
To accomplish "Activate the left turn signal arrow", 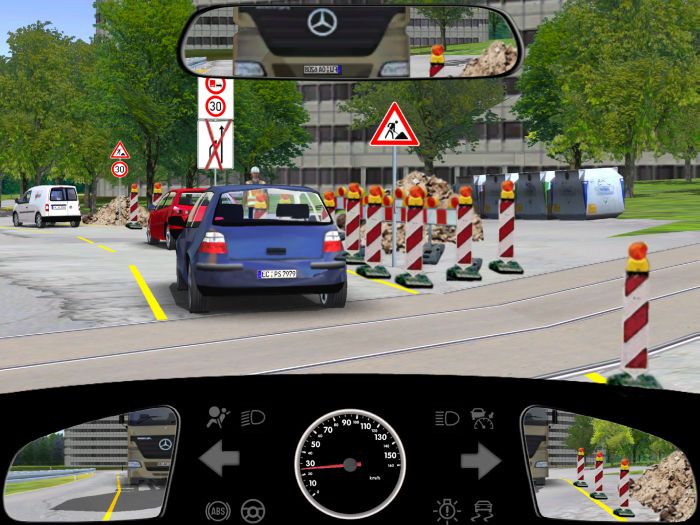I will (219, 460).
